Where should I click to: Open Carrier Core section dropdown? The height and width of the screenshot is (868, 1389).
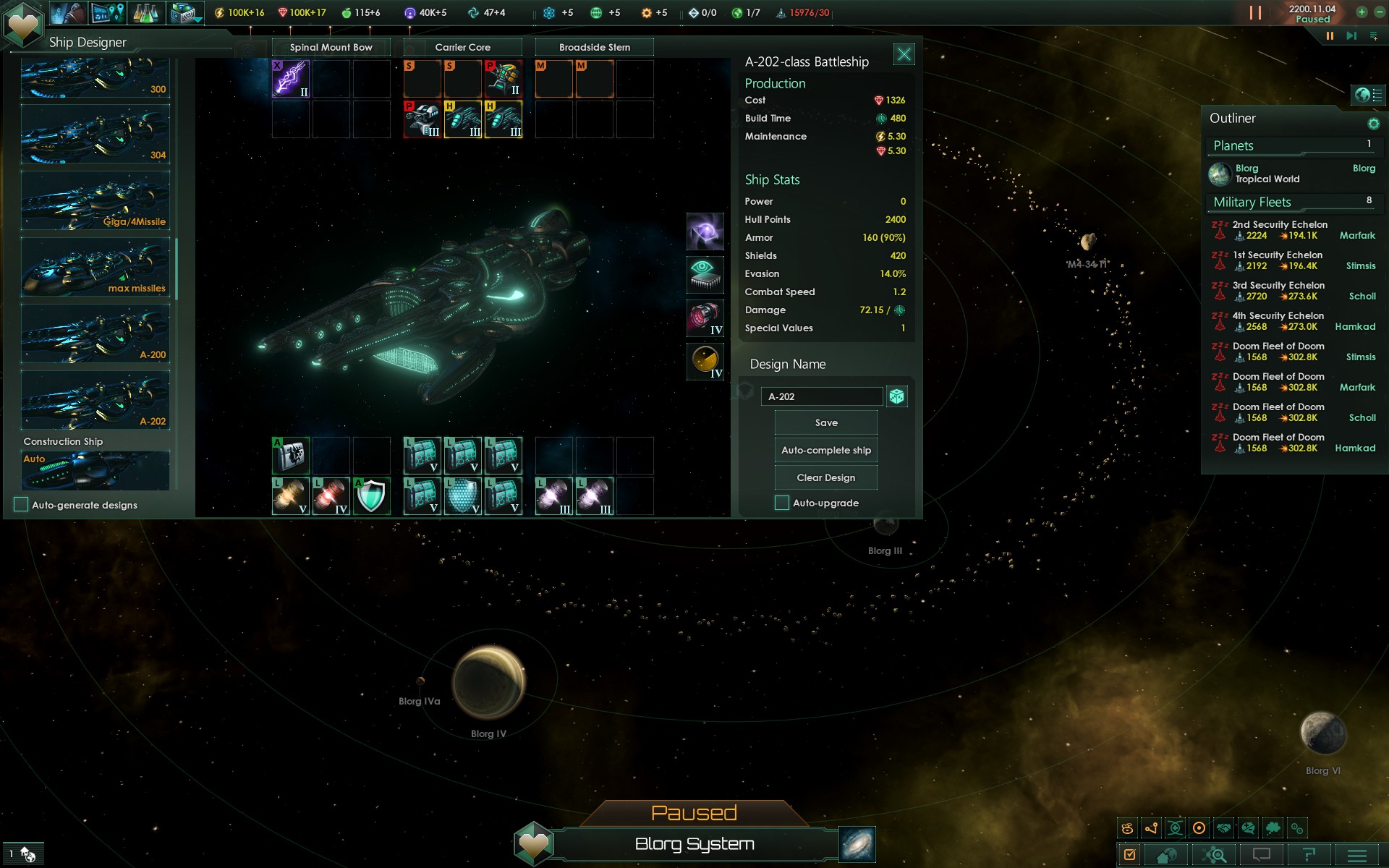click(x=462, y=48)
